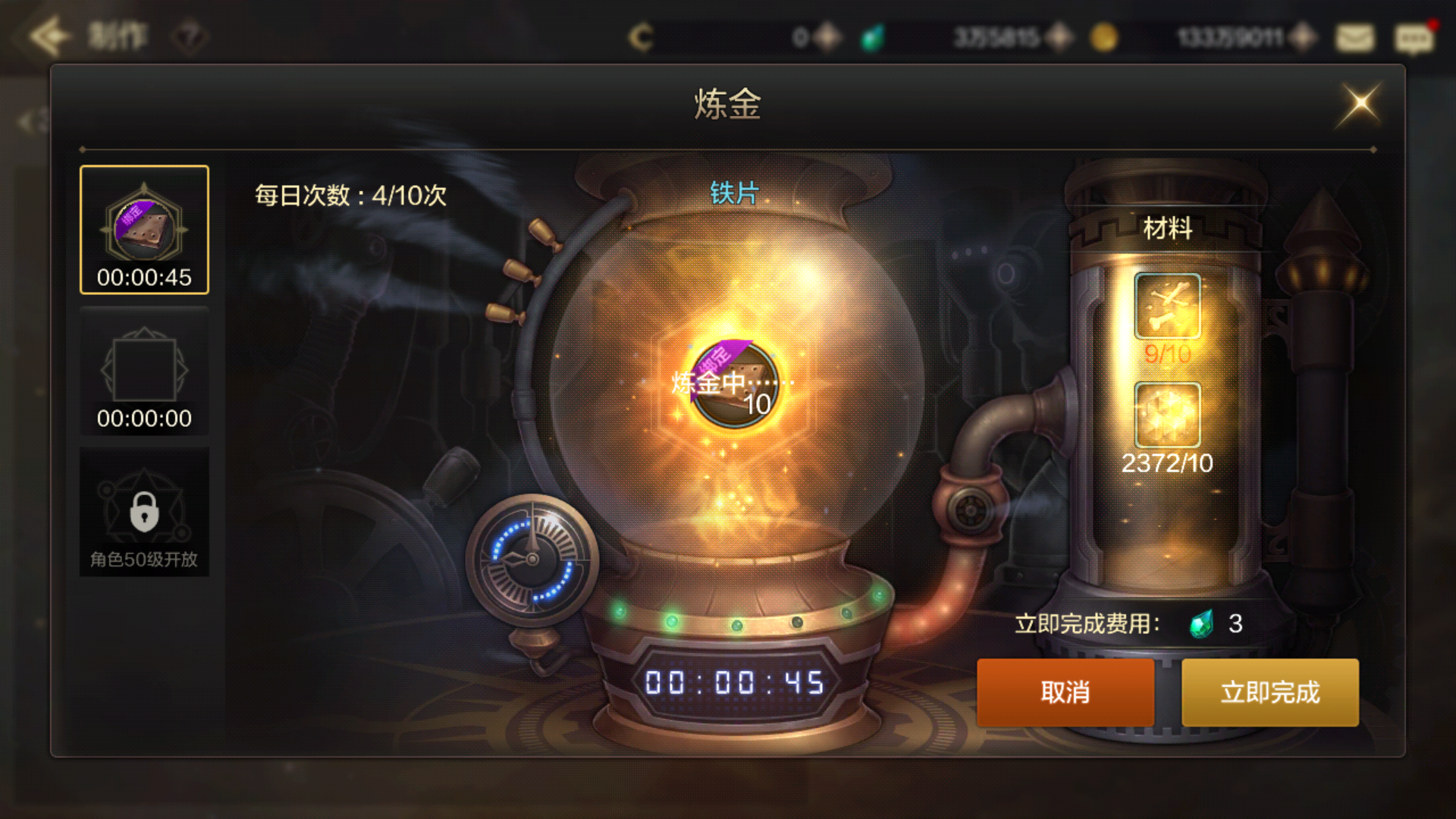
Task: Select the active alchemy slot showing 00:00:45
Action: [x=143, y=227]
